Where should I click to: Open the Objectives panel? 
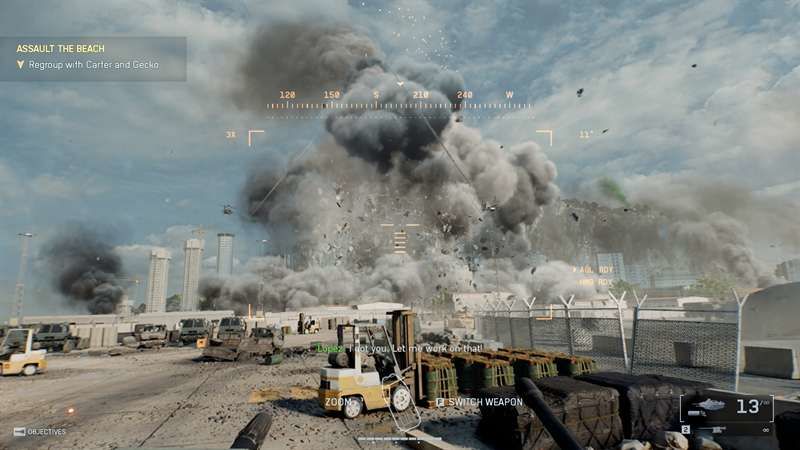click(40, 432)
